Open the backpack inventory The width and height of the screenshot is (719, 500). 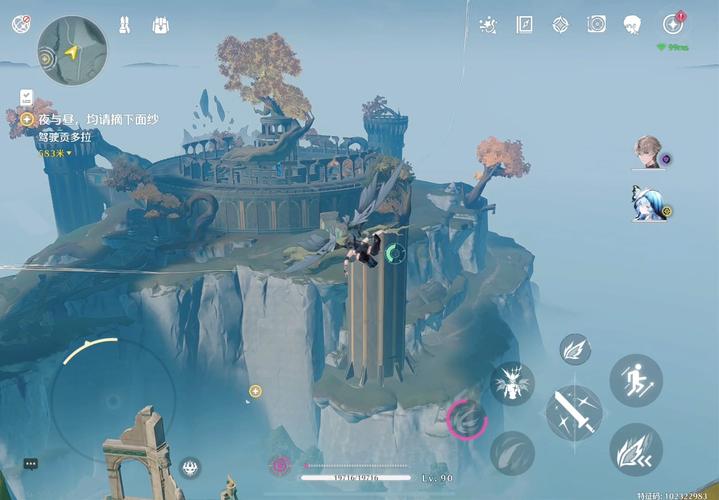tap(160, 25)
